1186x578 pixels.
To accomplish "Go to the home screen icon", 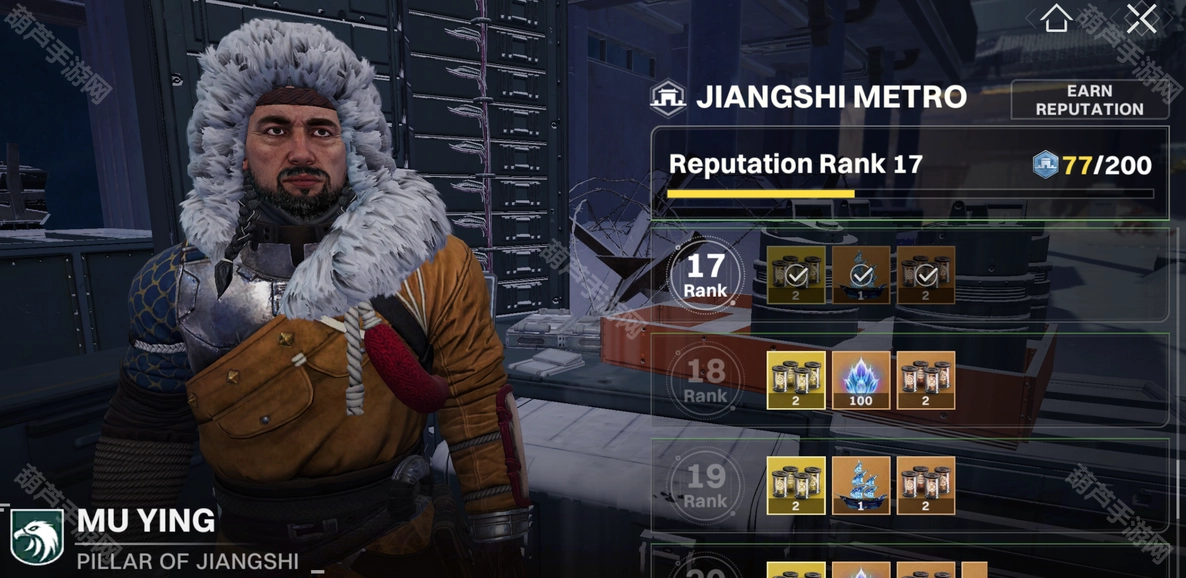I will (x=1056, y=19).
